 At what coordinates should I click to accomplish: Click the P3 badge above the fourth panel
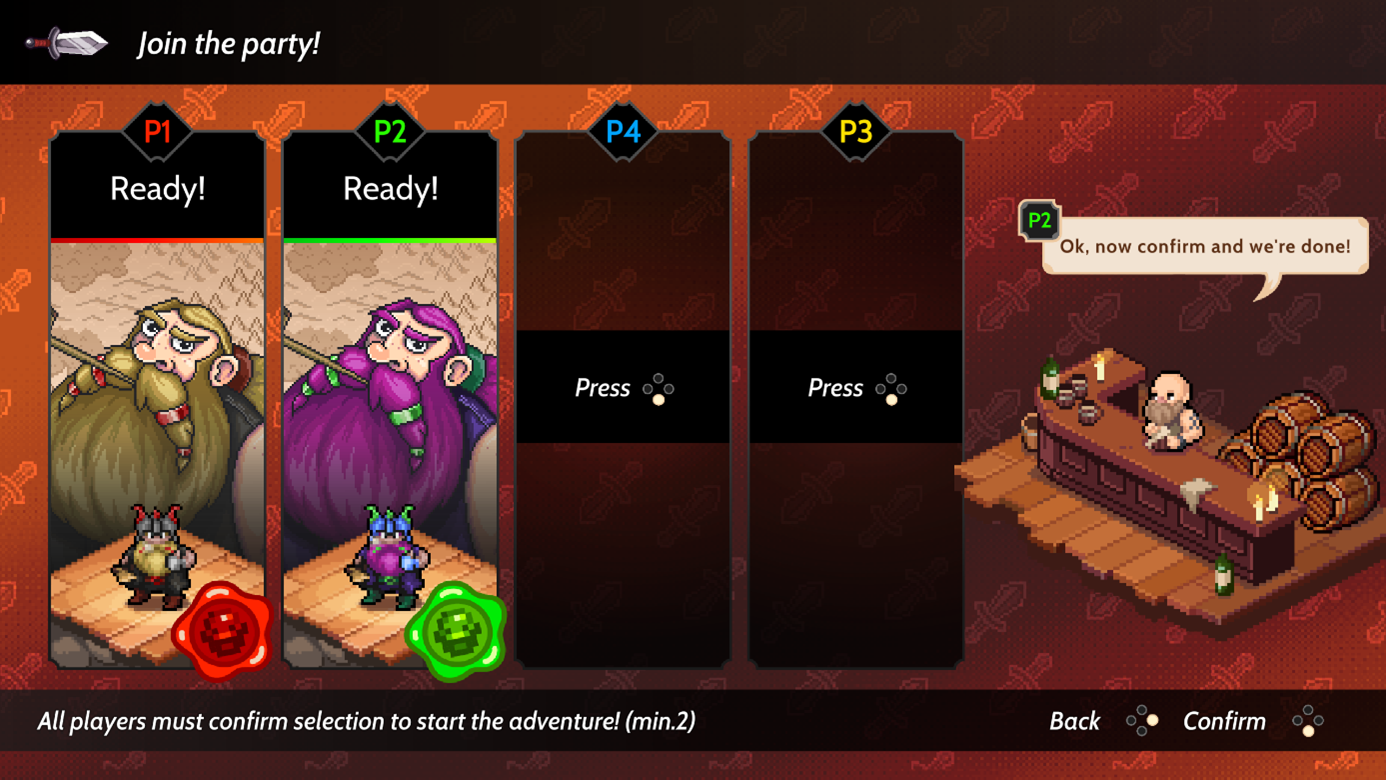854,131
